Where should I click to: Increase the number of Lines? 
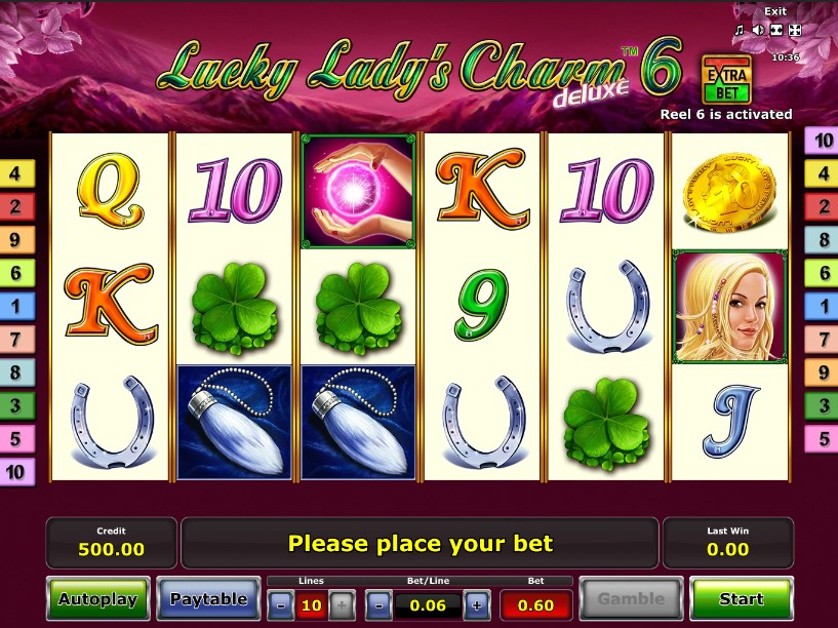341,604
